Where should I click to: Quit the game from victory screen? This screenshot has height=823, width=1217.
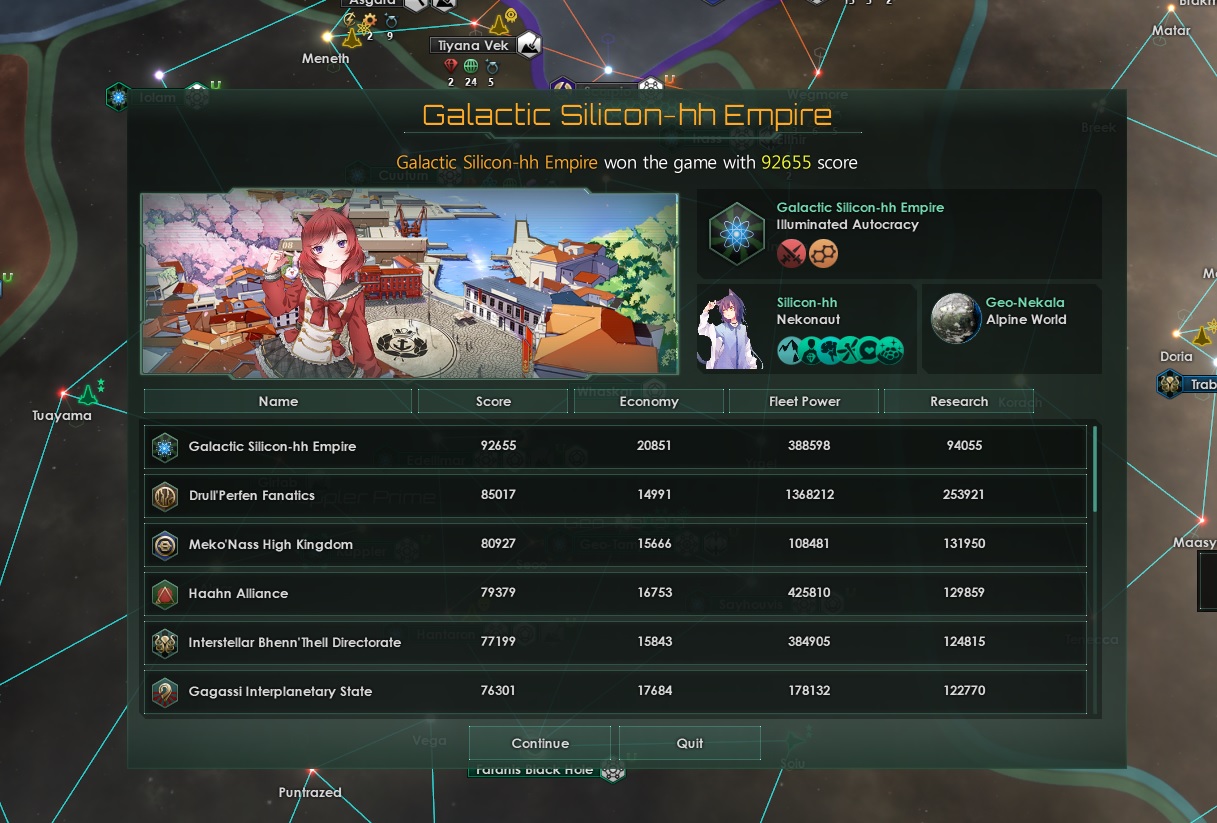point(690,743)
